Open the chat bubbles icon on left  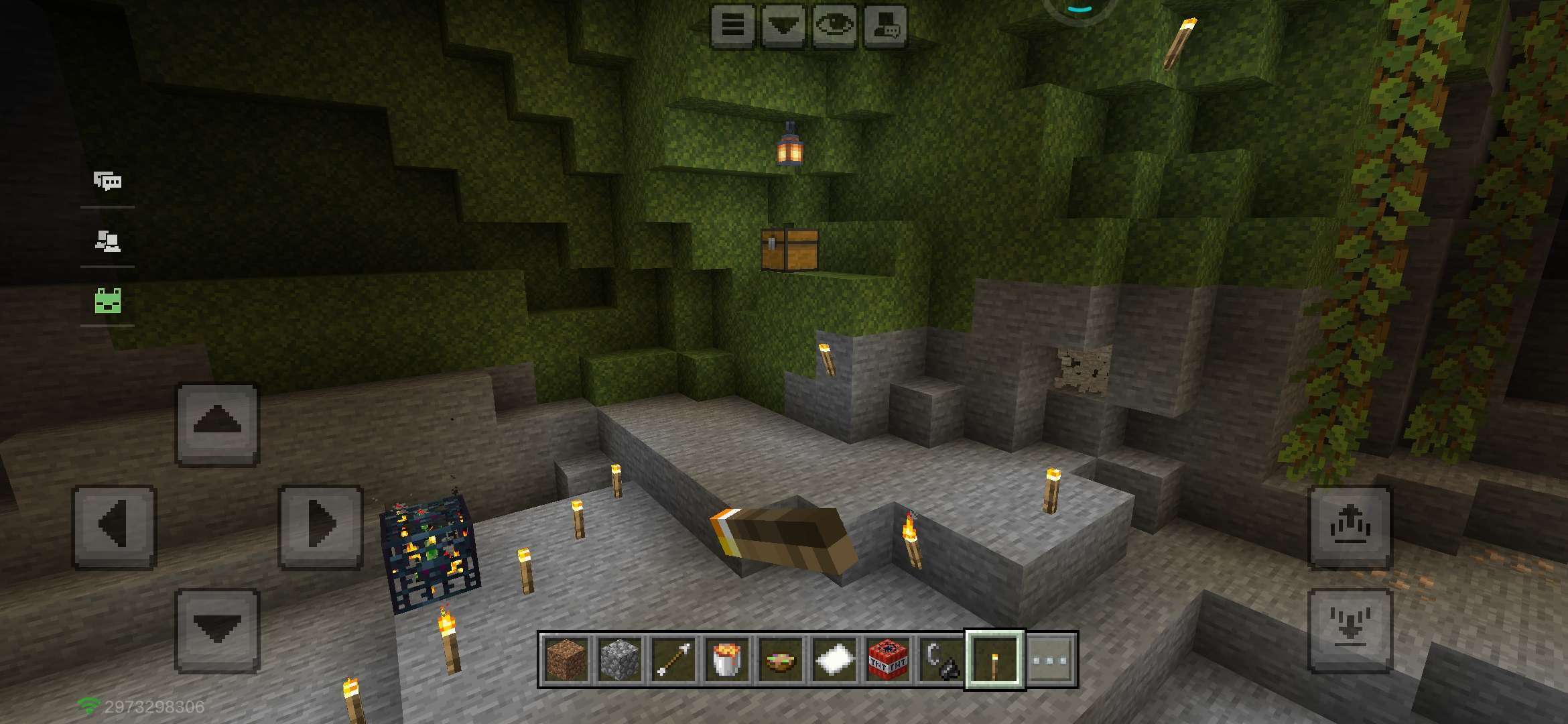(107, 181)
